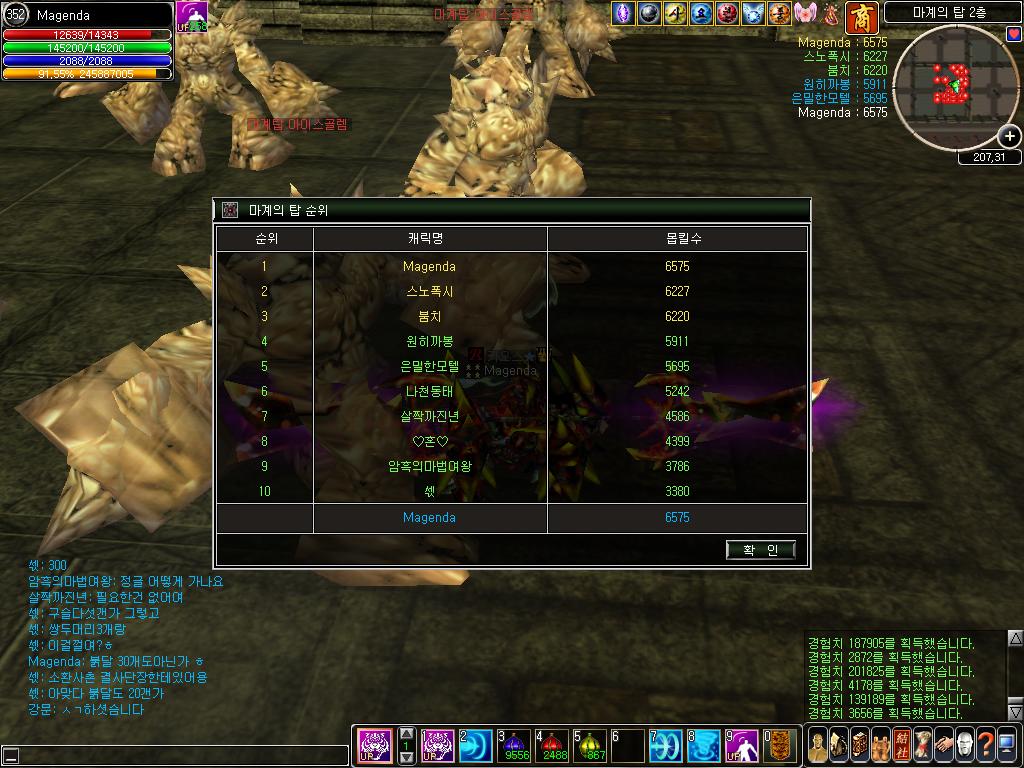
Task: Click the heart icon above the minimap
Action: (x=1014, y=34)
